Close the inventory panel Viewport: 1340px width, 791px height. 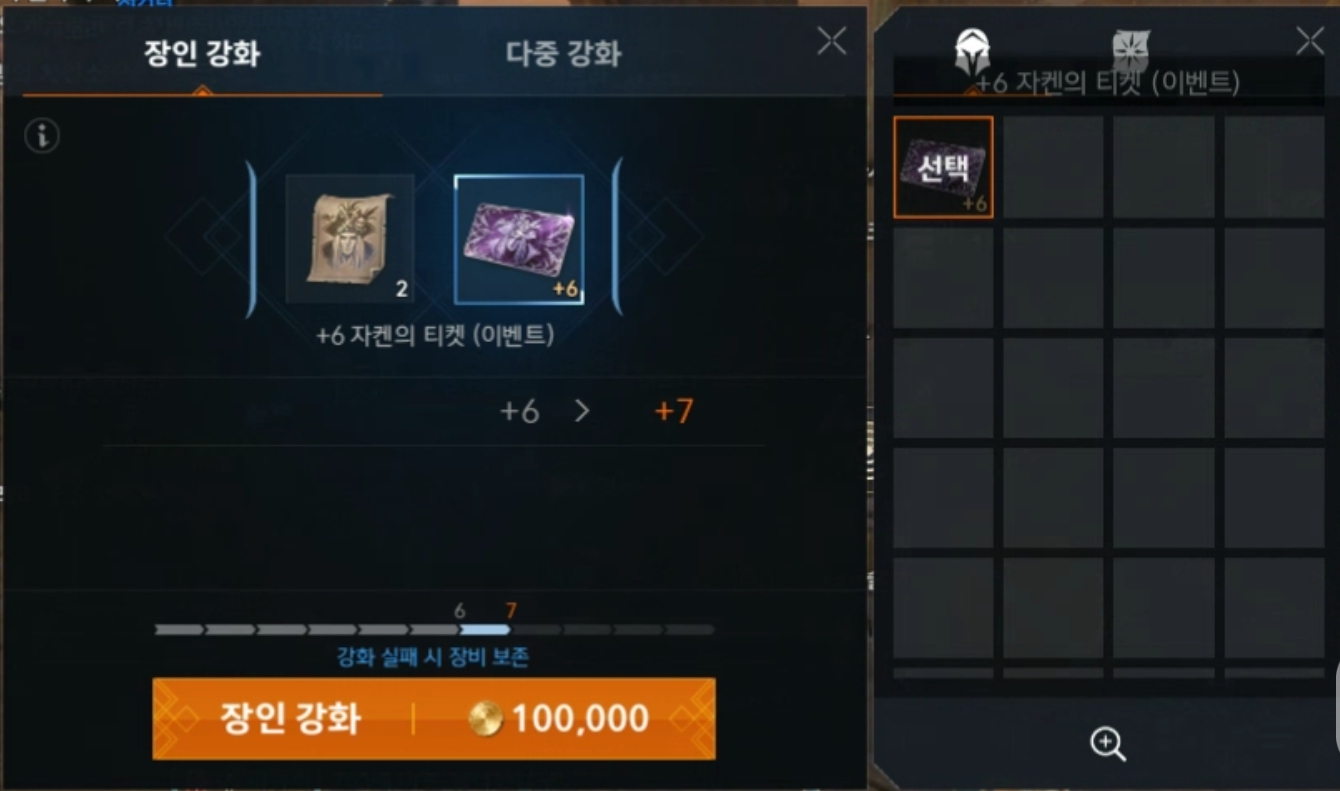(1309, 40)
